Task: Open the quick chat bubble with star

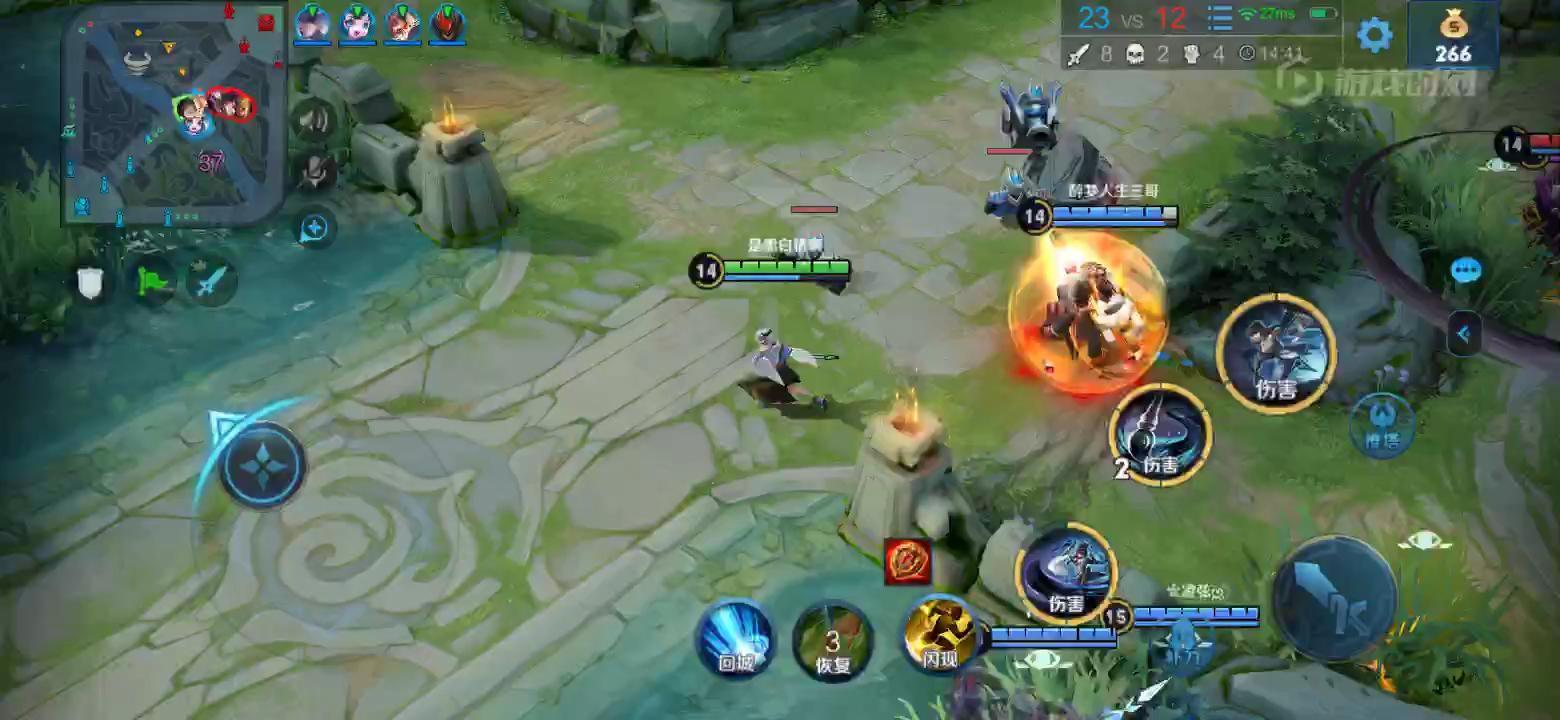Action: [x=314, y=228]
